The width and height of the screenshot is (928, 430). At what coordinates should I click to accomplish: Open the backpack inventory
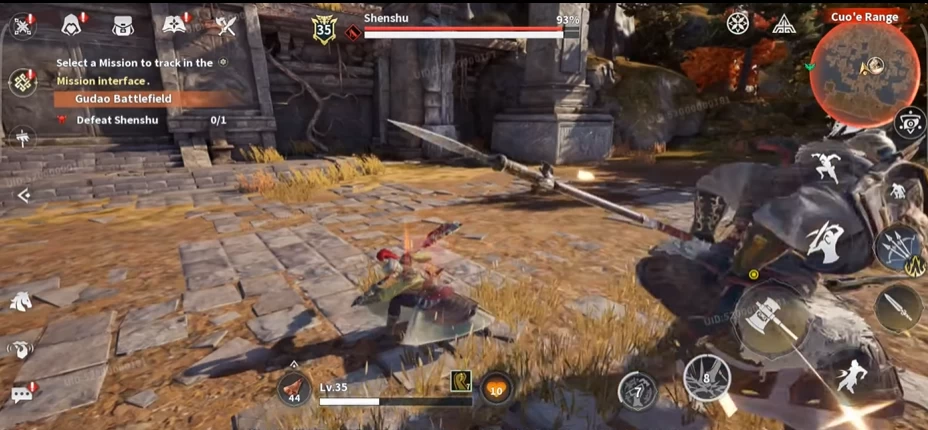[123, 25]
